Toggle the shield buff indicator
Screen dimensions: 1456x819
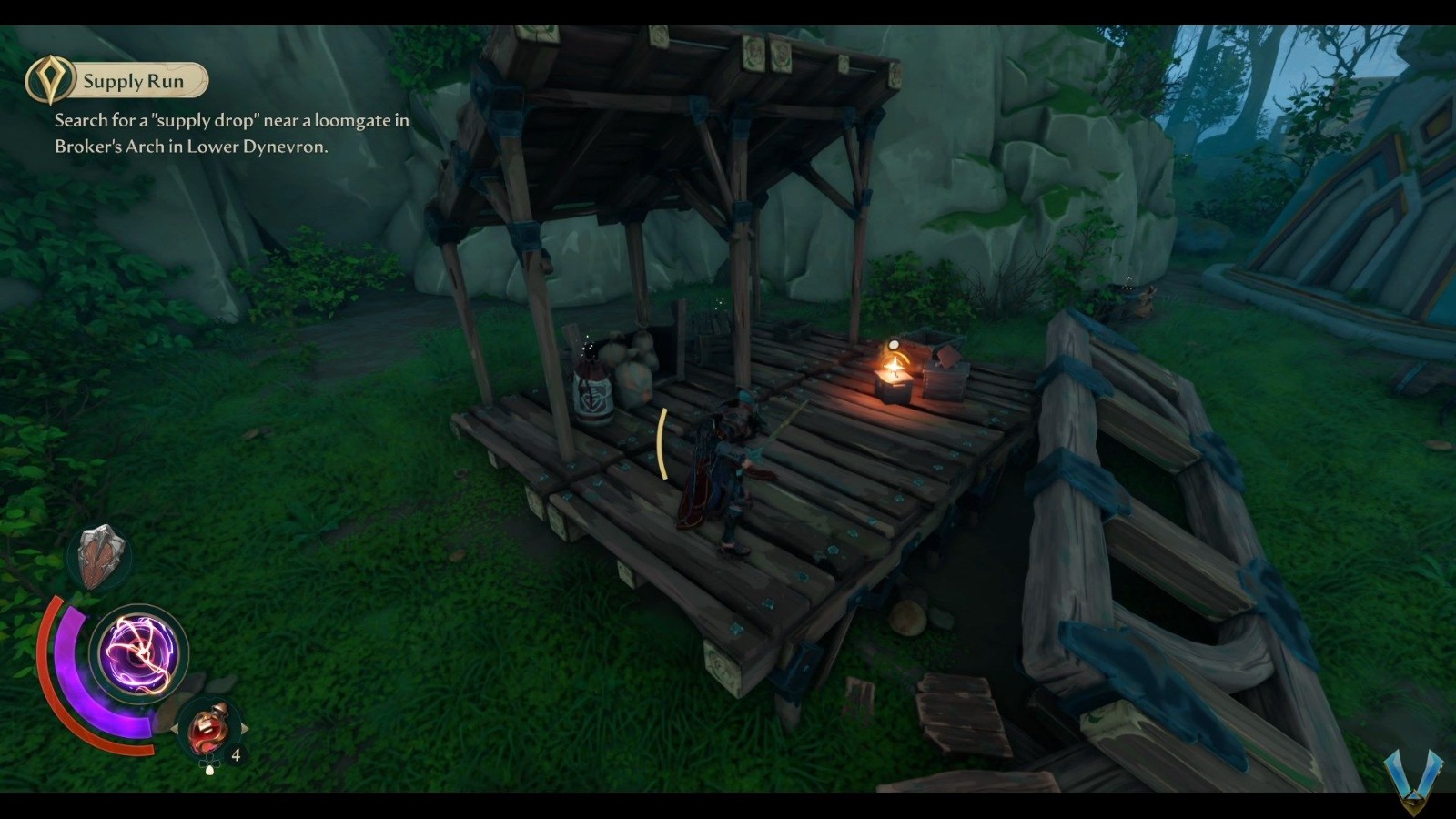[98, 553]
